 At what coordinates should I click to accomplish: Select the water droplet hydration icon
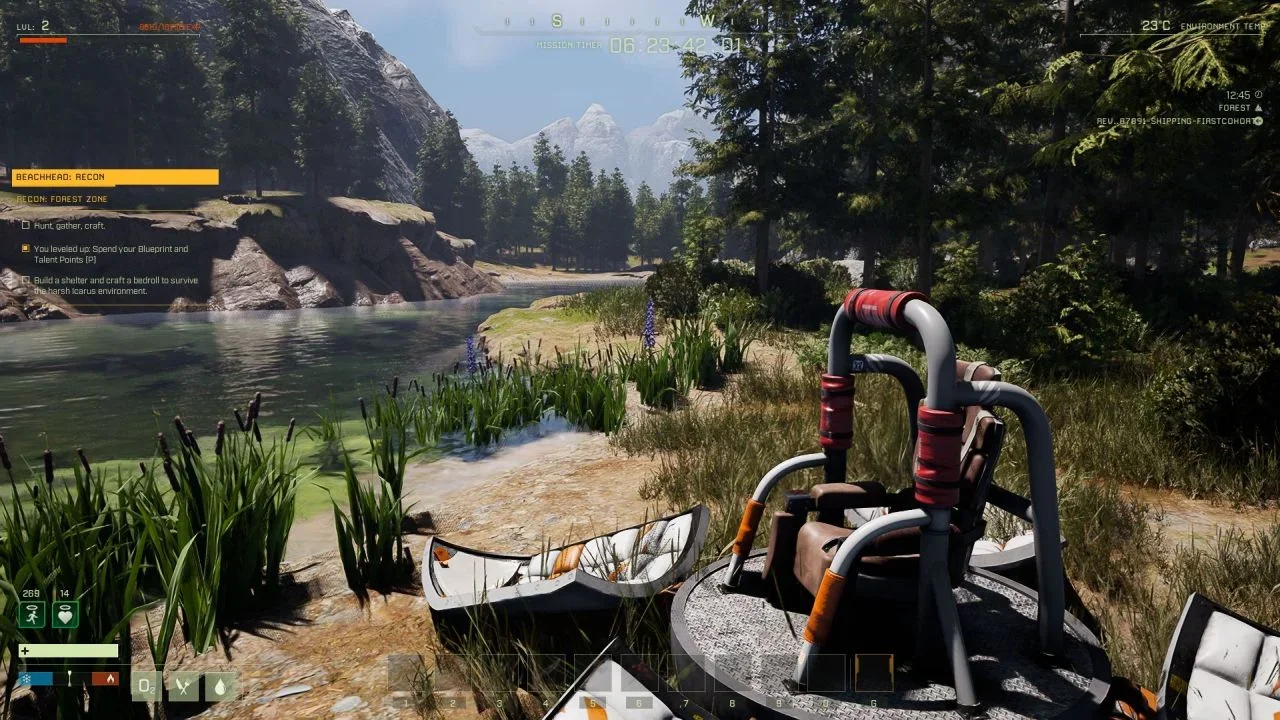[x=220, y=686]
